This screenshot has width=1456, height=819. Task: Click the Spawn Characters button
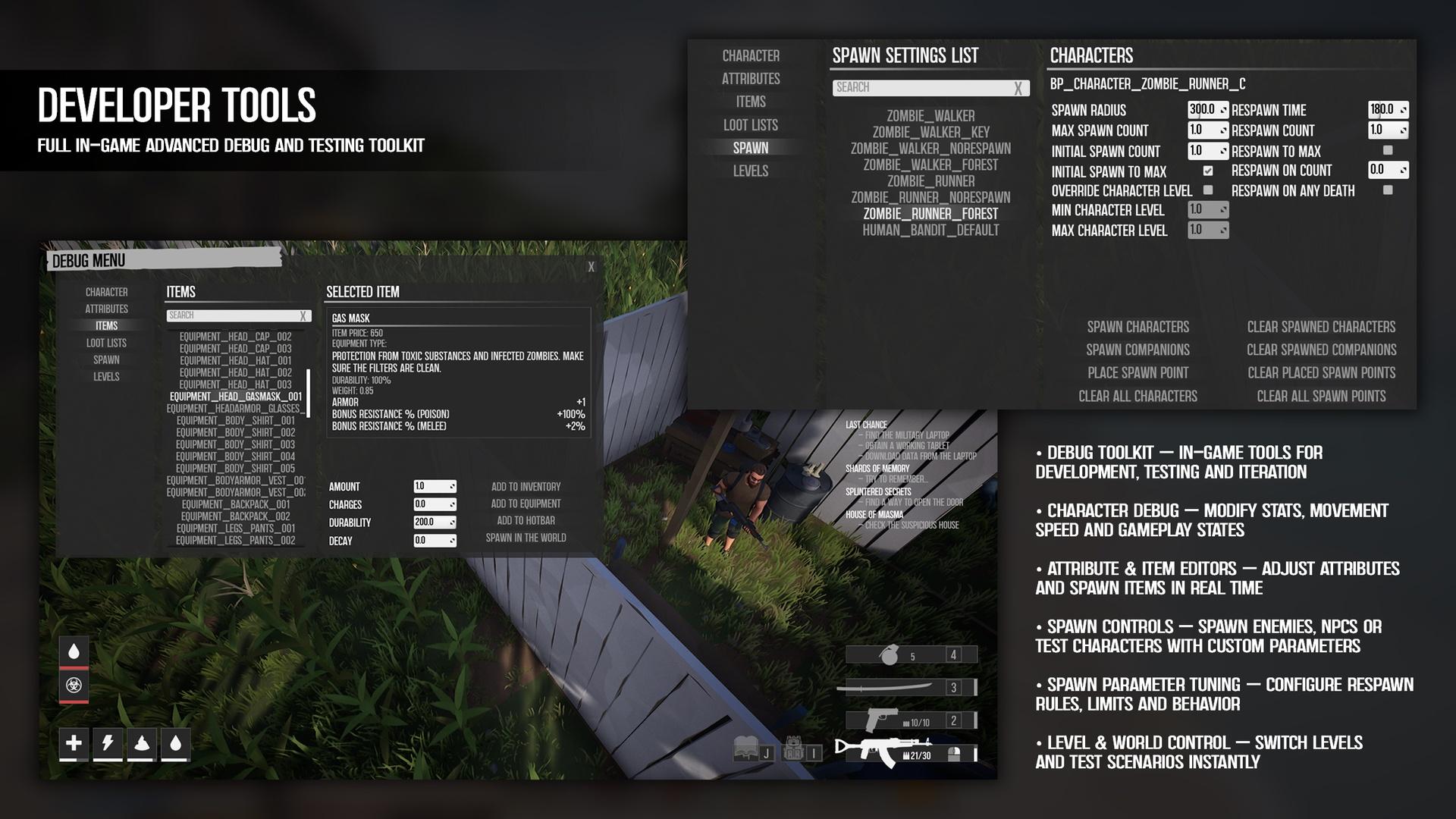click(1137, 327)
